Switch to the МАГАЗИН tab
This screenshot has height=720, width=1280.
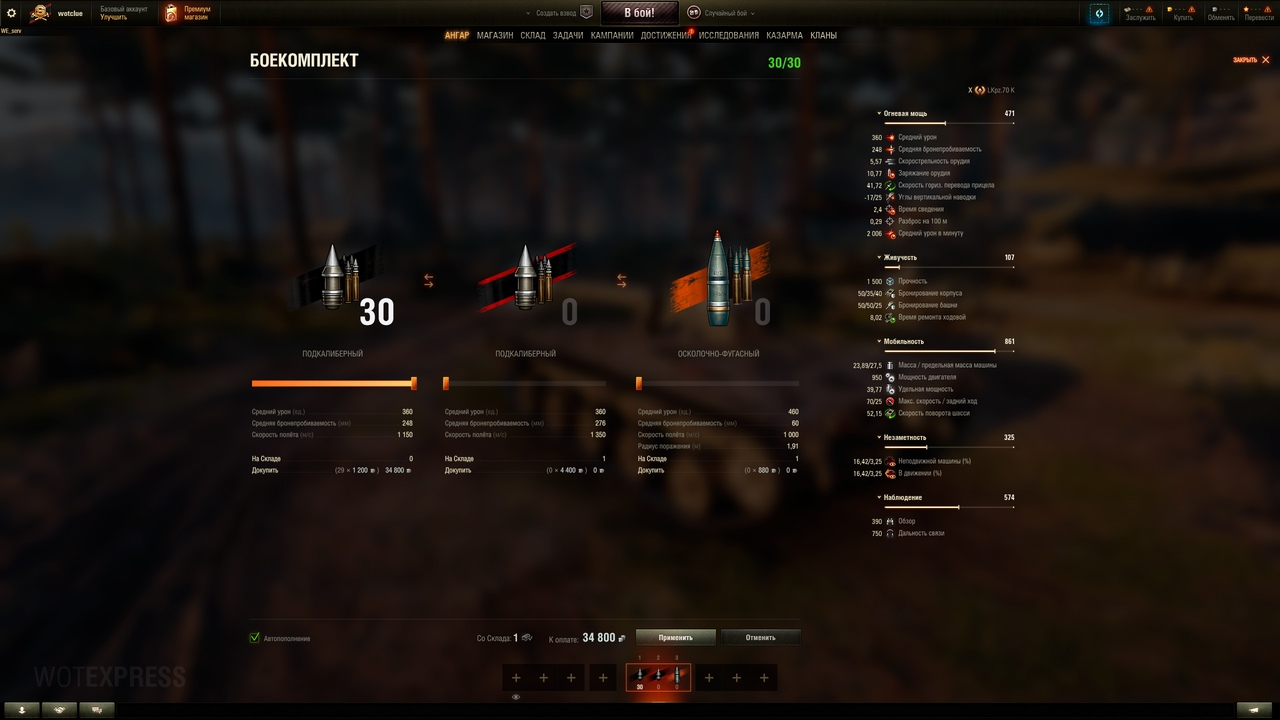point(495,35)
